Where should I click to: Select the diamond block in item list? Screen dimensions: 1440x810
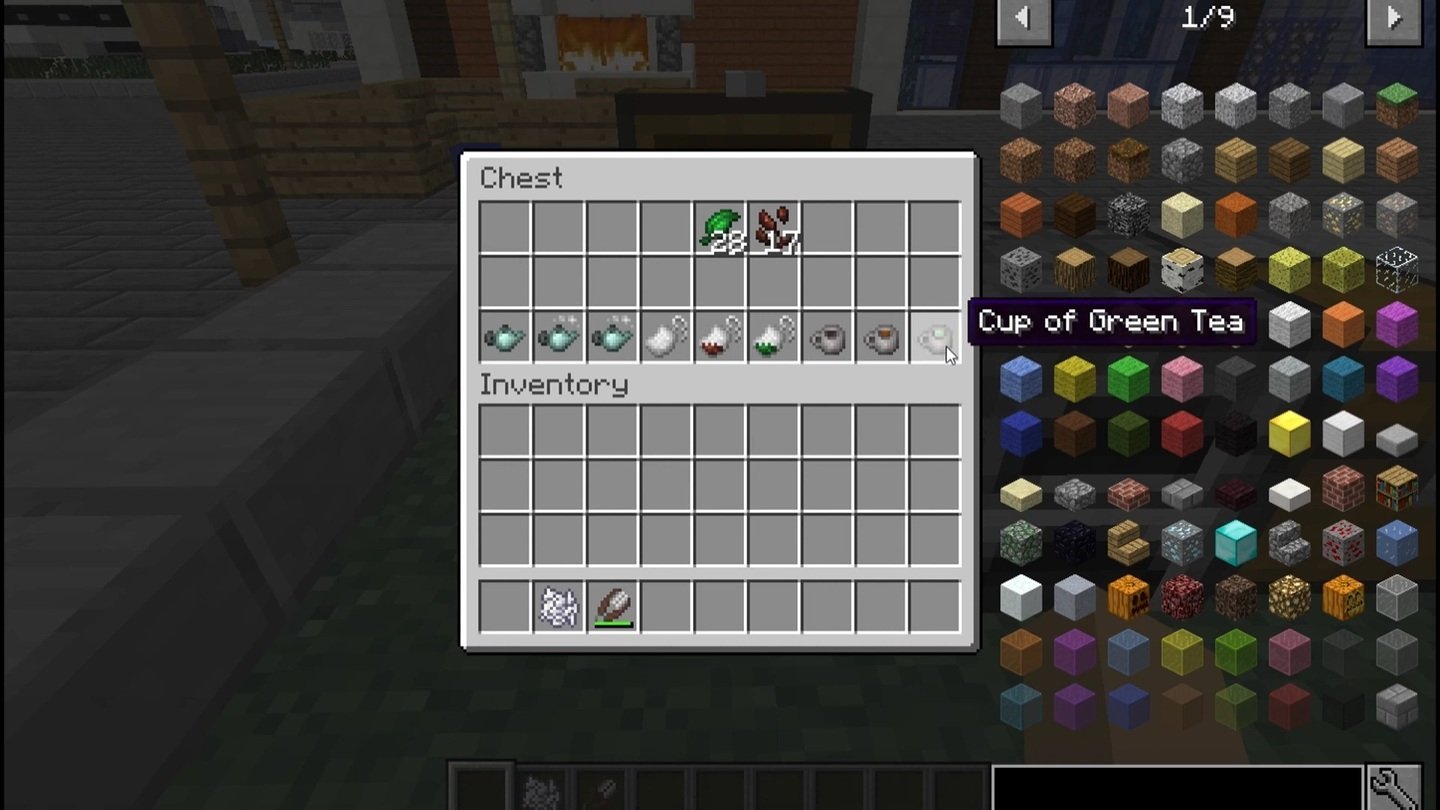pyautogui.click(x=1235, y=543)
